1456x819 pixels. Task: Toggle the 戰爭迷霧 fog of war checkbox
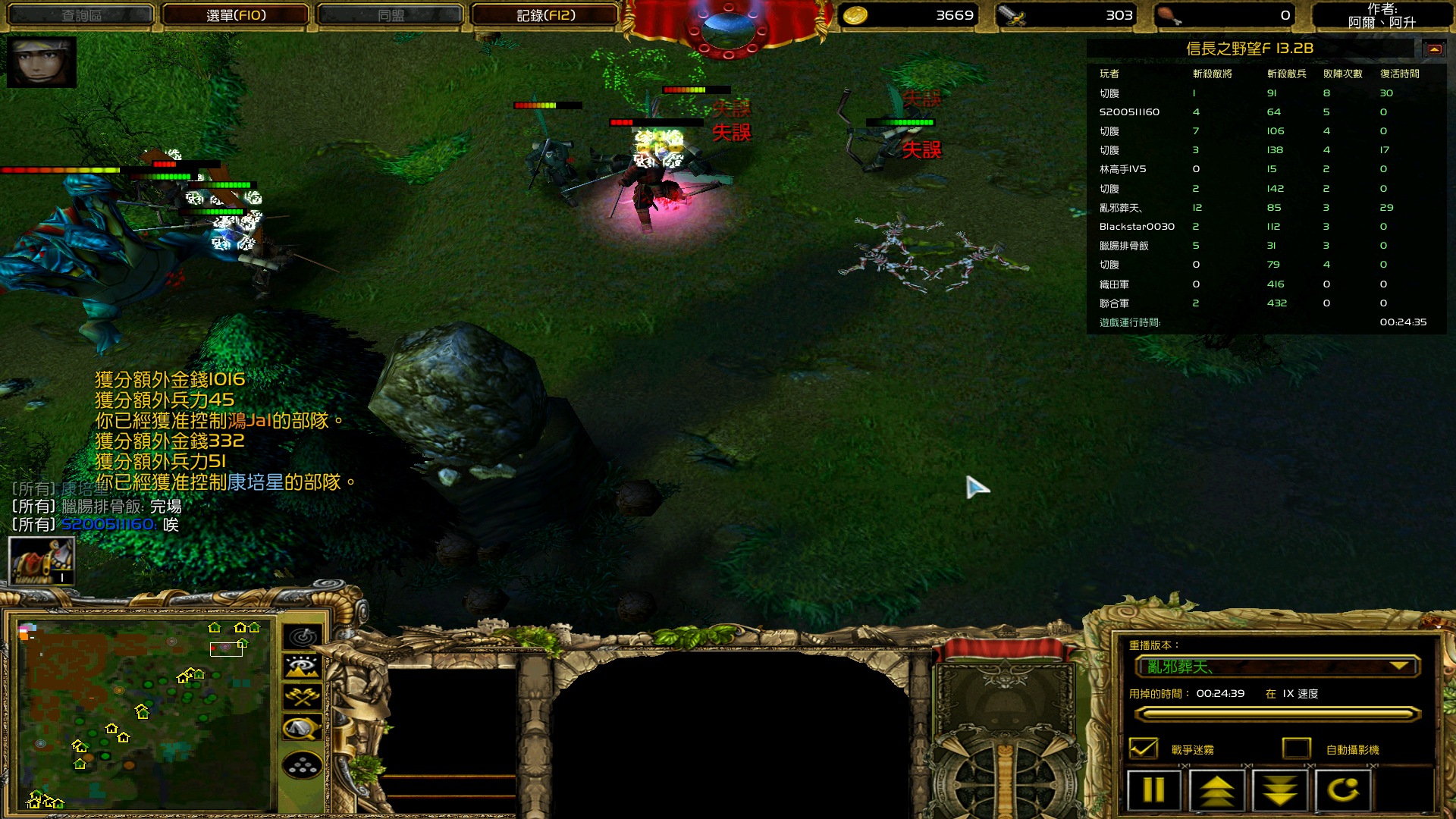point(1144,749)
